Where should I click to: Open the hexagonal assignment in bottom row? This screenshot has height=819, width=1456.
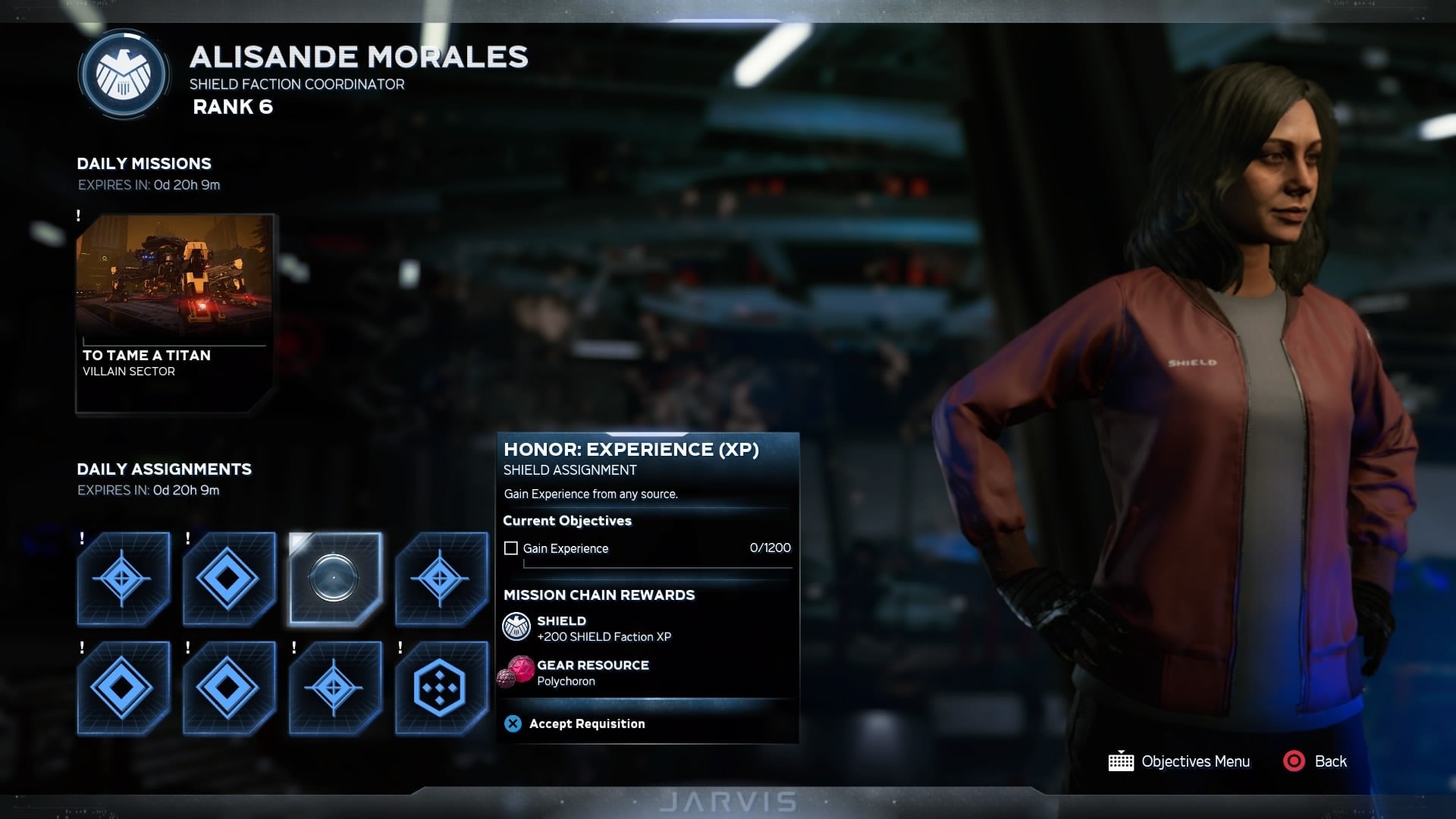pos(441,686)
